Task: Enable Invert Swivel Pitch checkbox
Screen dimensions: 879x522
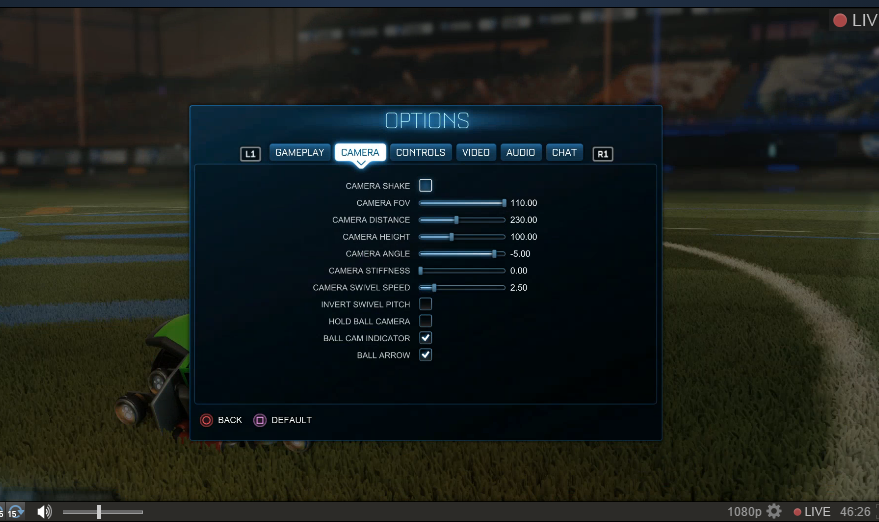Action: tap(426, 304)
